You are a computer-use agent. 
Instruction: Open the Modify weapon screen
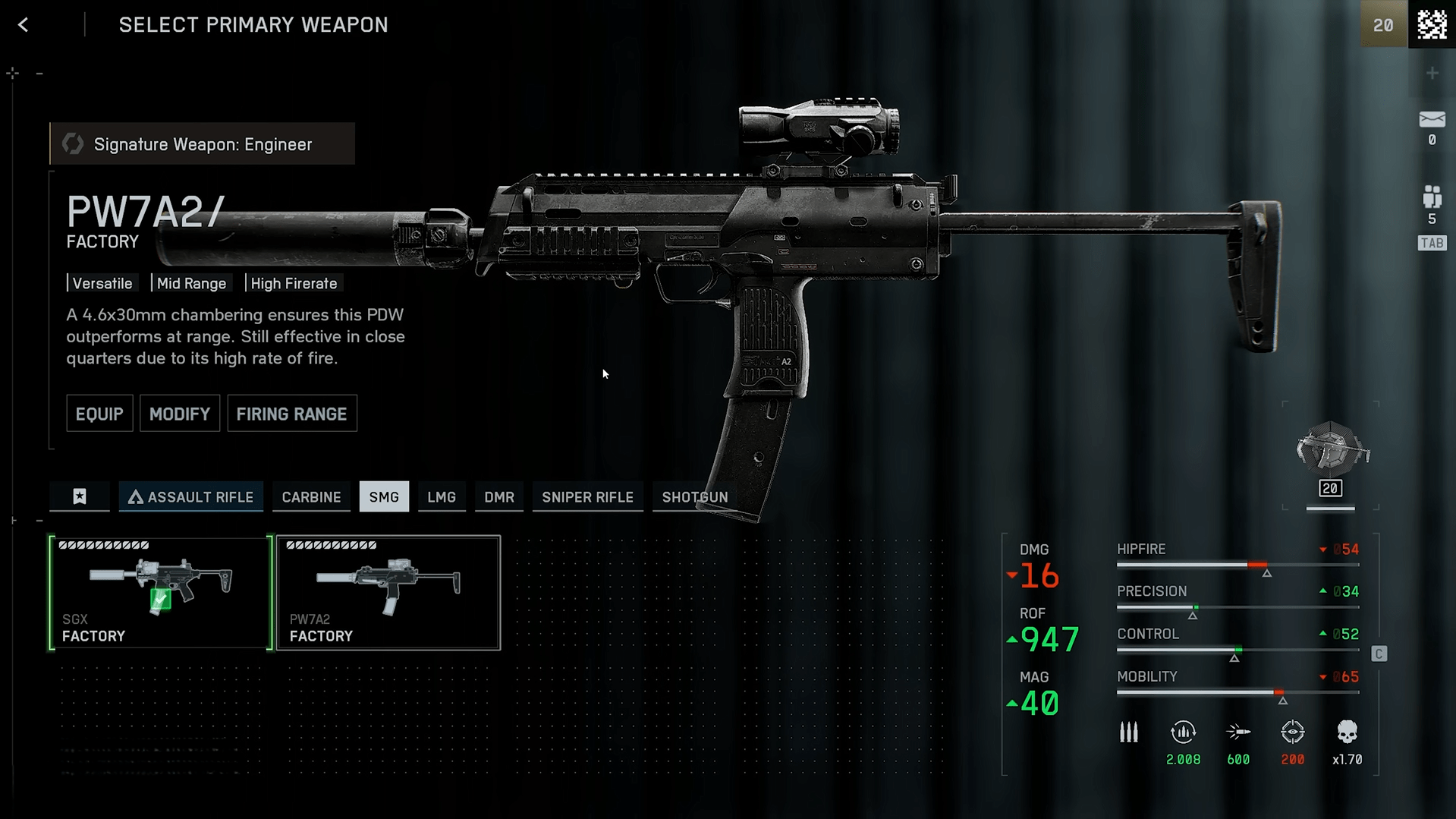[180, 414]
